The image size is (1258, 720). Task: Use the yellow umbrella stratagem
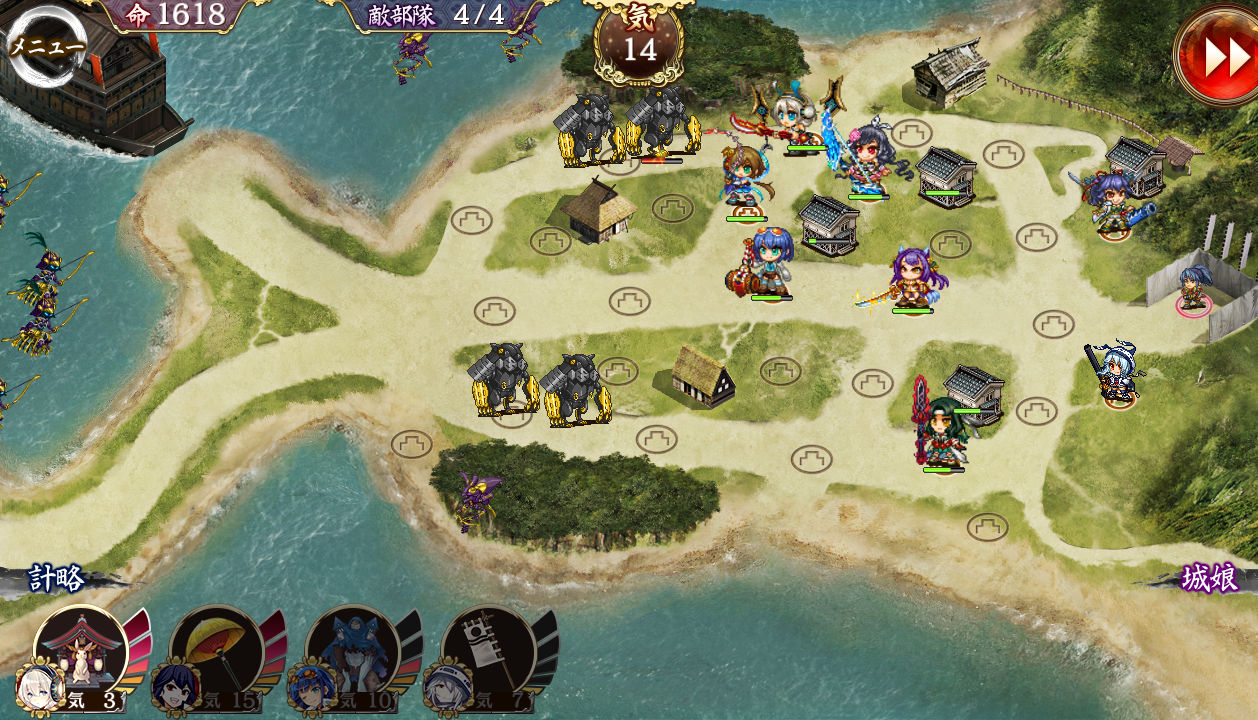point(215,654)
